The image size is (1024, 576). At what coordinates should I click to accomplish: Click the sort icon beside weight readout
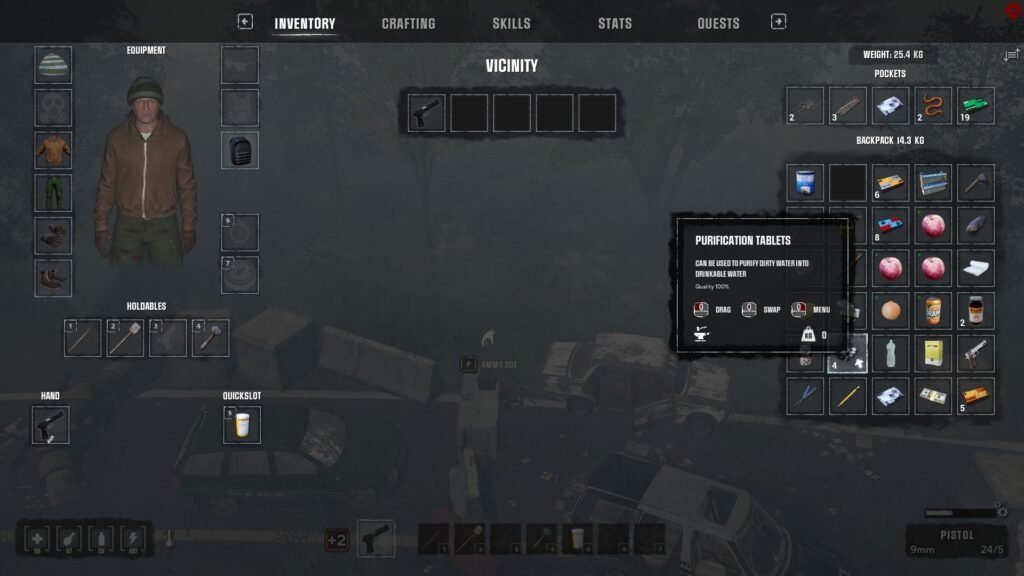tap(1011, 56)
